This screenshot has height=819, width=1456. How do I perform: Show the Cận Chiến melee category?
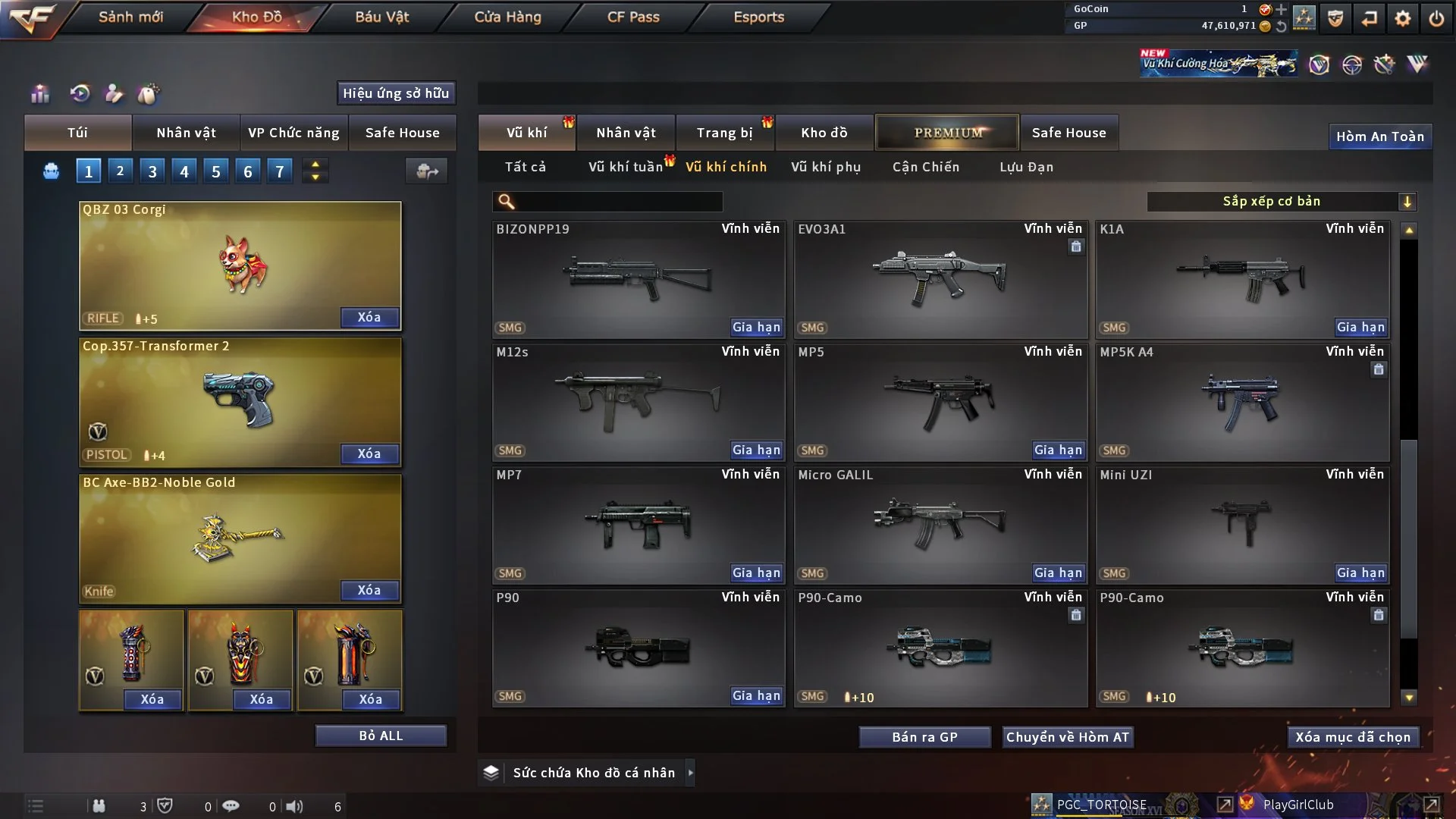925,167
